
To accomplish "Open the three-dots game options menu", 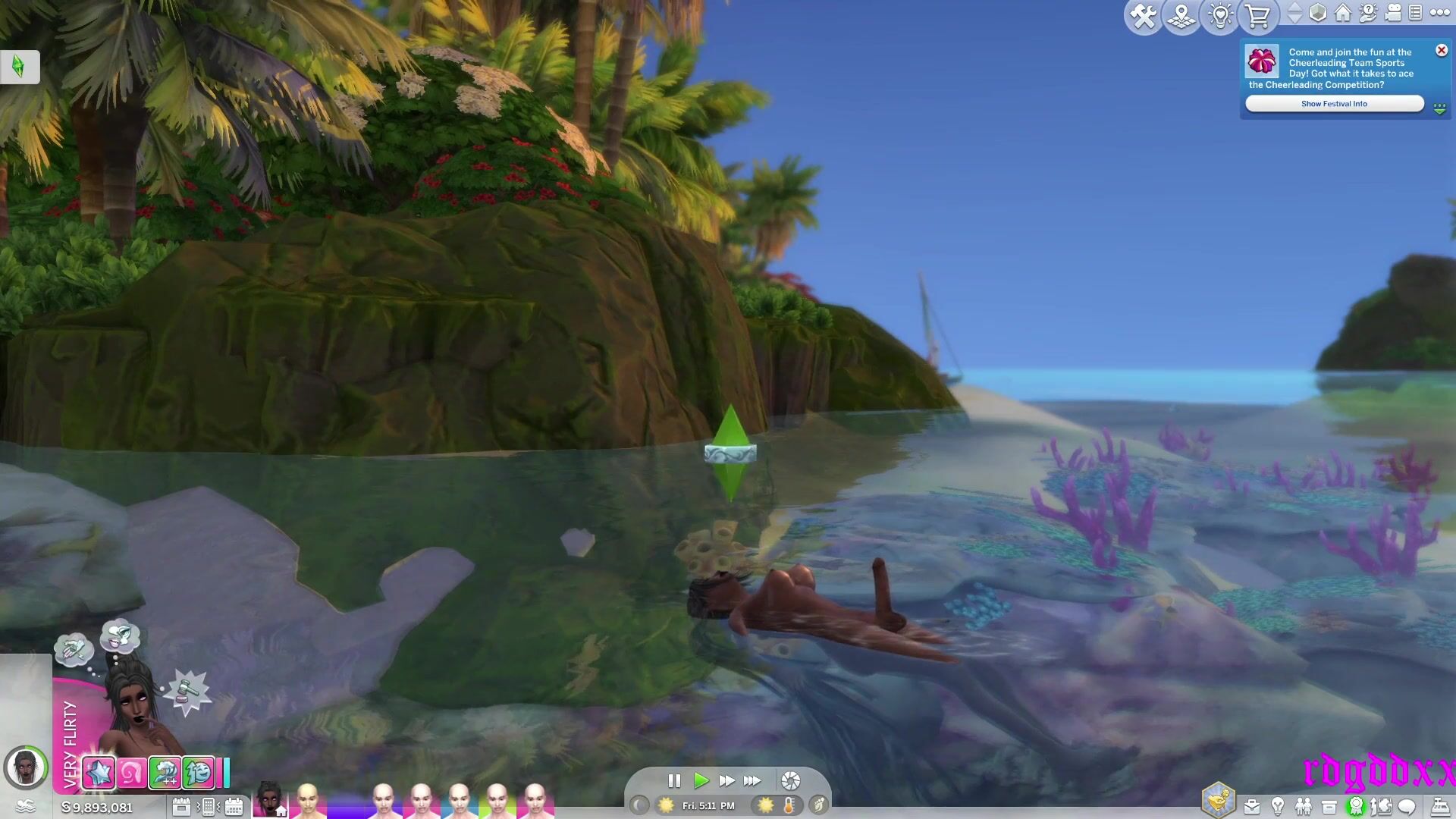I will point(1439,13).
